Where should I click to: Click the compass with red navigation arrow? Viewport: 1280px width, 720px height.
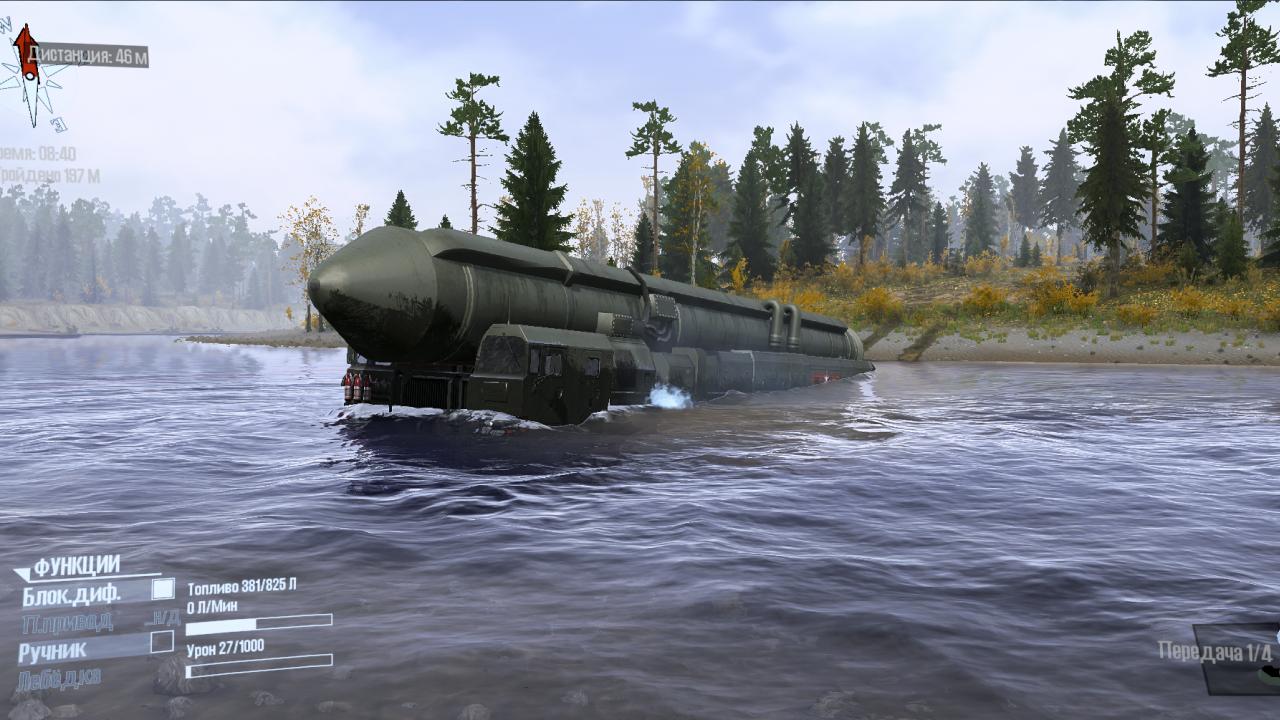[30, 75]
